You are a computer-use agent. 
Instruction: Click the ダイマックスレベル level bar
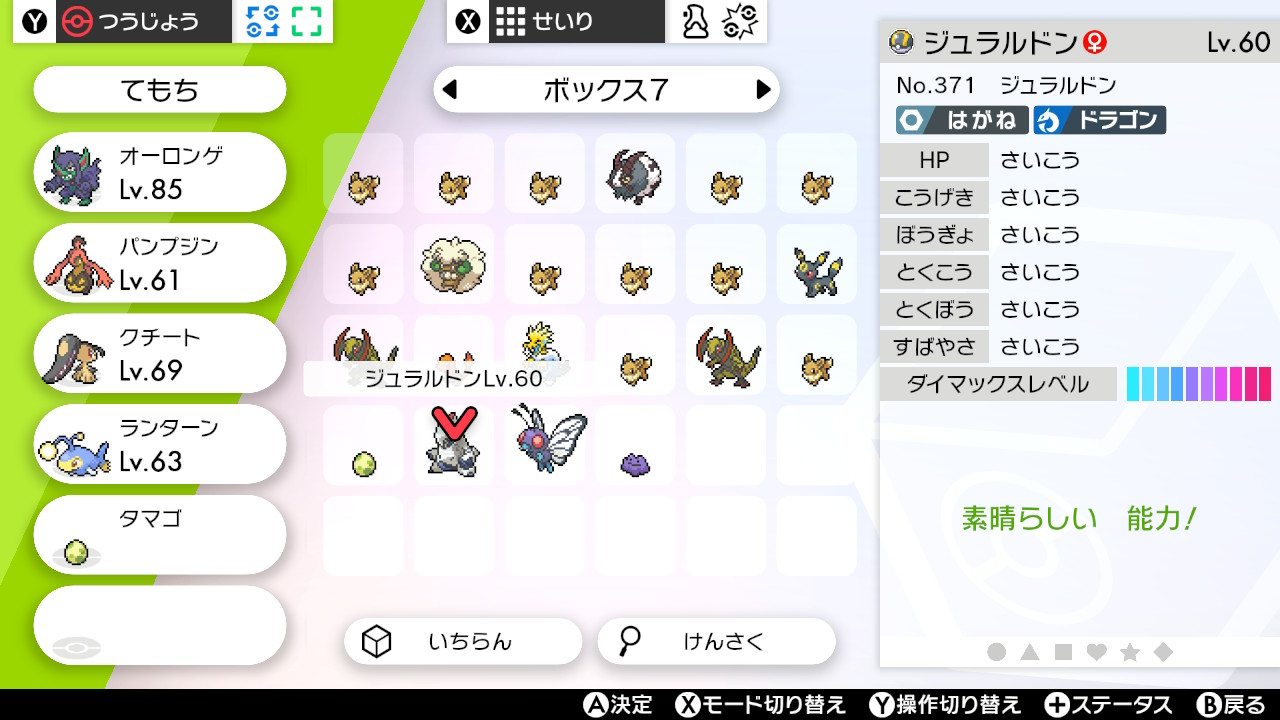pyautogui.click(x=1197, y=383)
